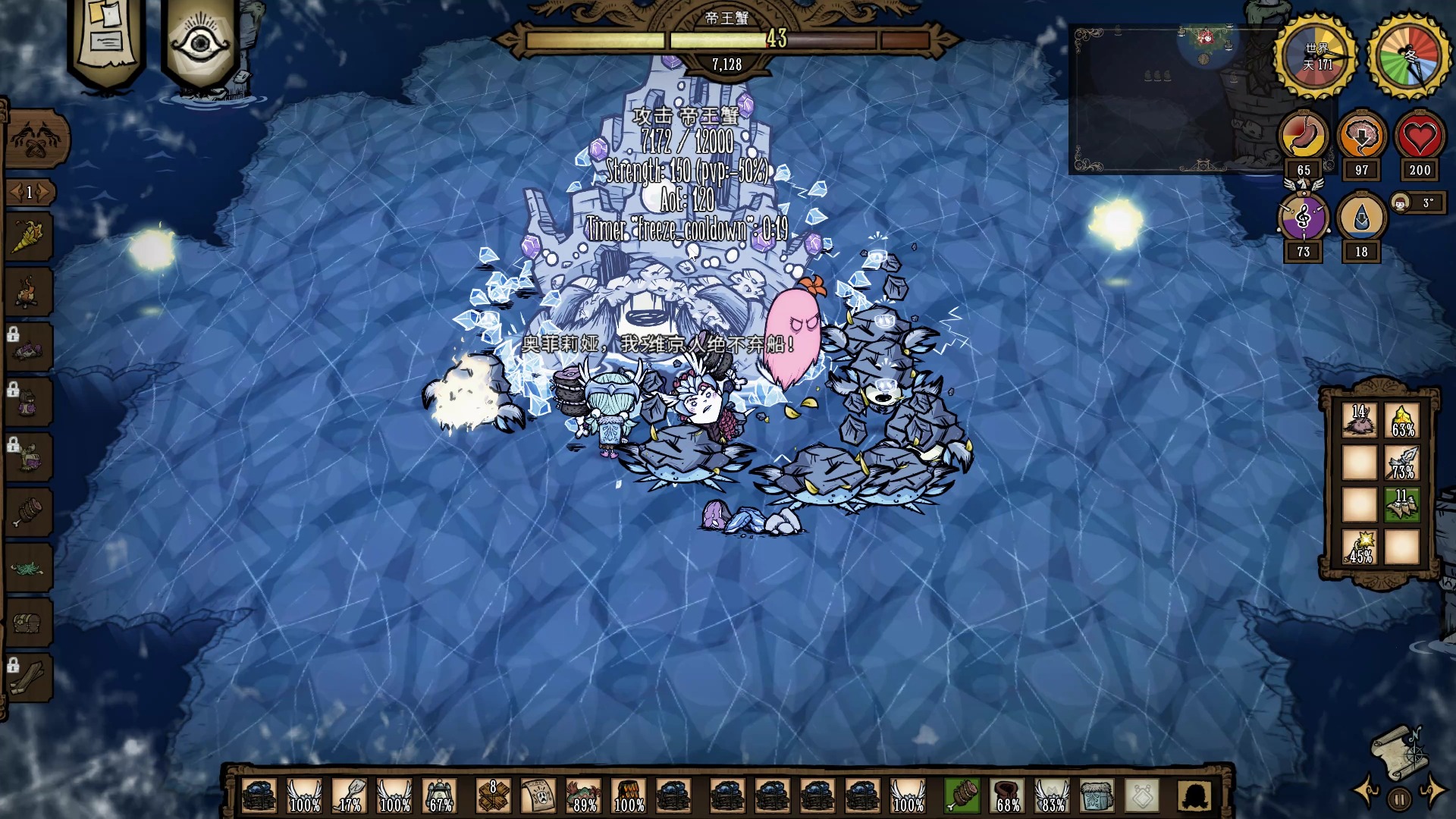
Task: Select the oar showing 17% durability
Action: (350, 796)
